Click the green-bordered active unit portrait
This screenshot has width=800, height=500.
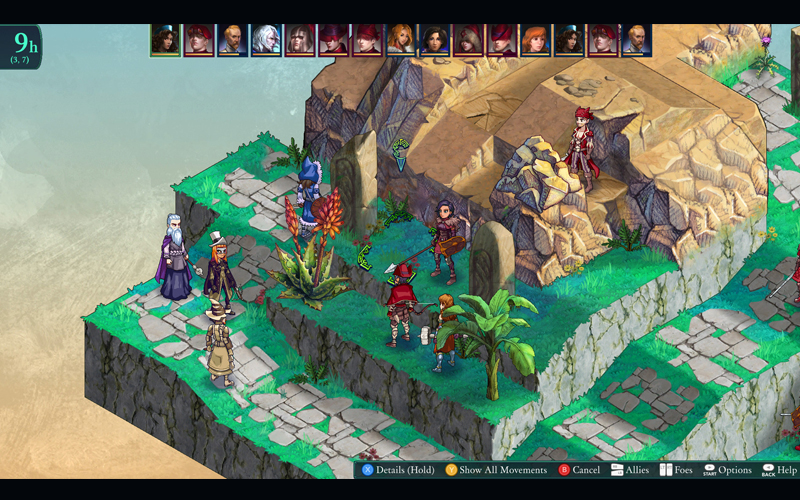pos(165,40)
